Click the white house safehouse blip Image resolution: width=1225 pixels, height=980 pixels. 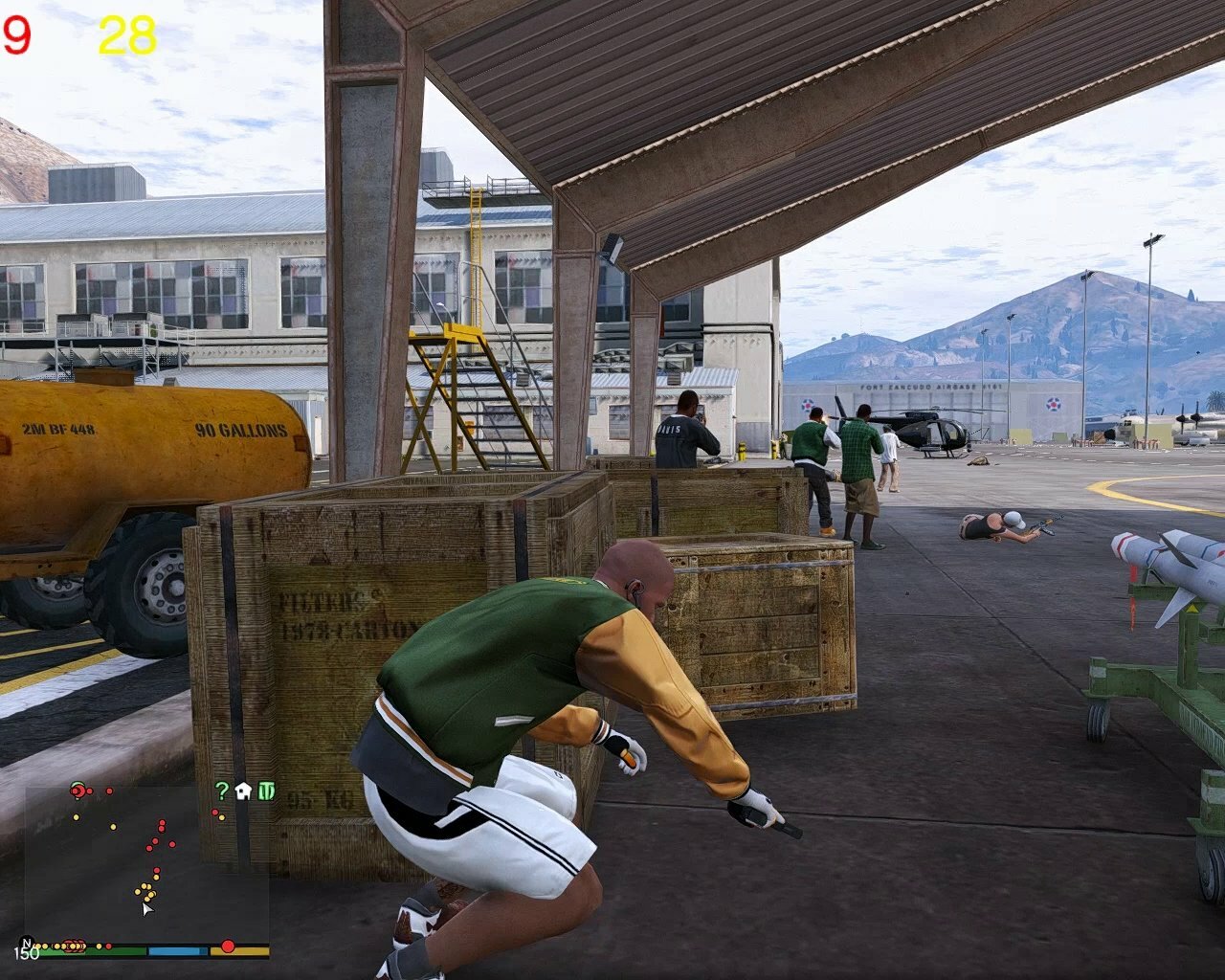point(244,791)
